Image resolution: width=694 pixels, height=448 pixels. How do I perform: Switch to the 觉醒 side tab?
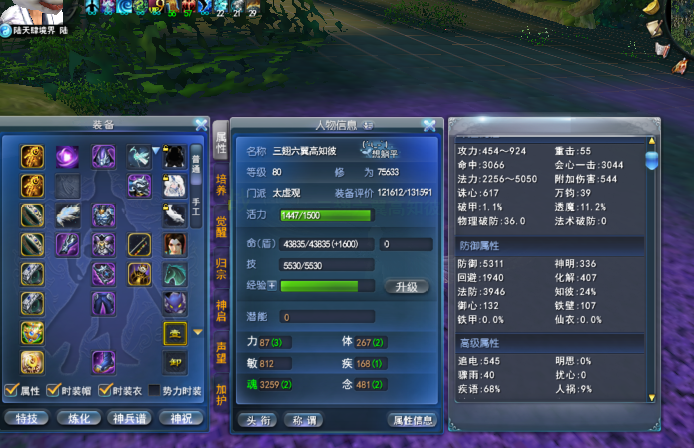click(221, 226)
